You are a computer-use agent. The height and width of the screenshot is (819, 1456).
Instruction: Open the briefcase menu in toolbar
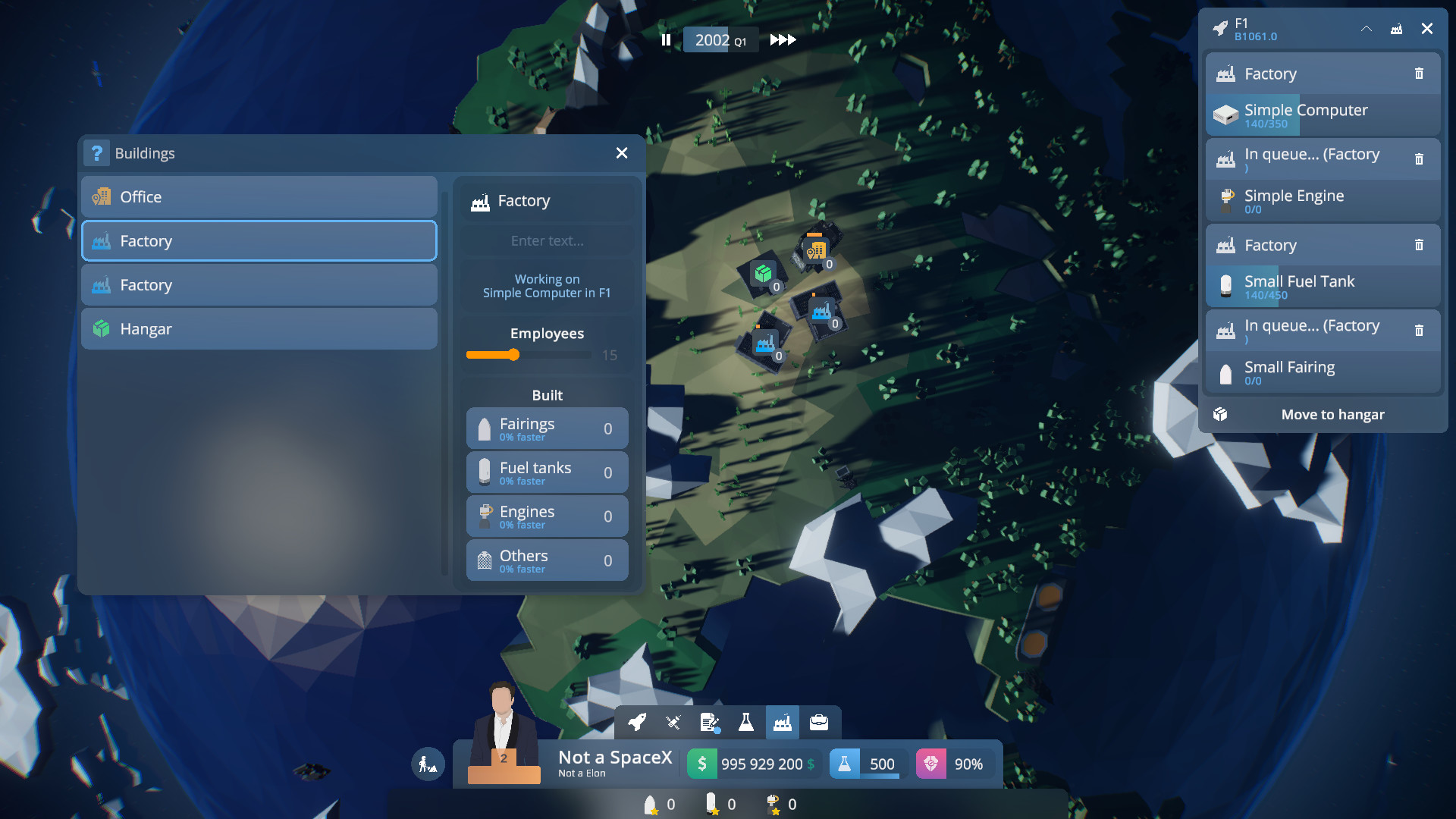point(819,723)
